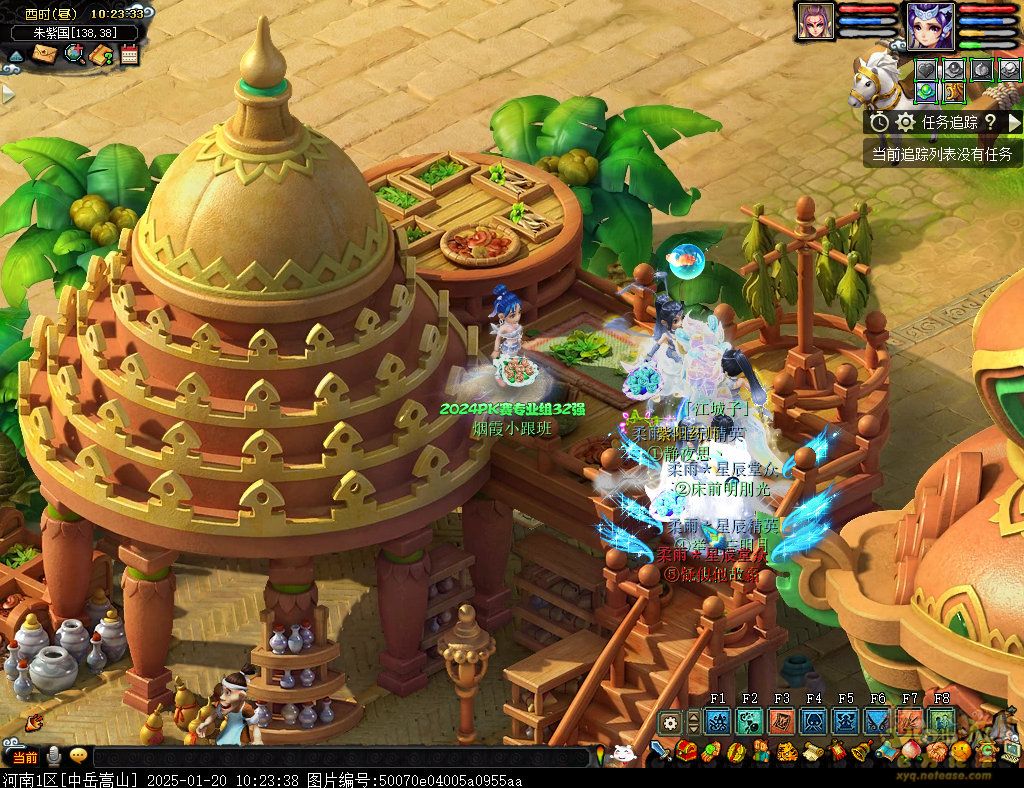This screenshot has height=788, width=1024.
Task: Open the hotbar settings gear
Action: click(671, 722)
